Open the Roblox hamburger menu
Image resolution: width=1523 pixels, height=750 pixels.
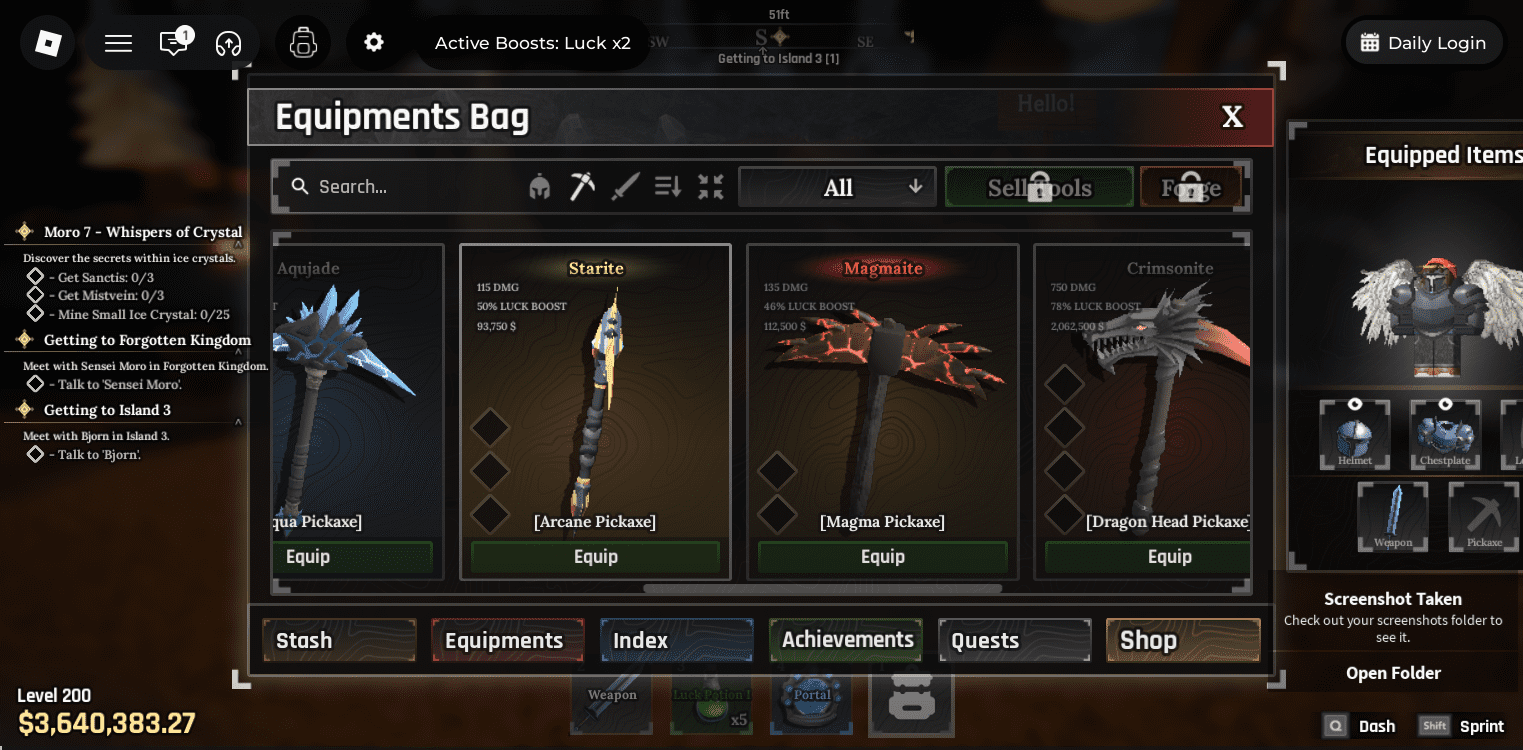(x=117, y=42)
